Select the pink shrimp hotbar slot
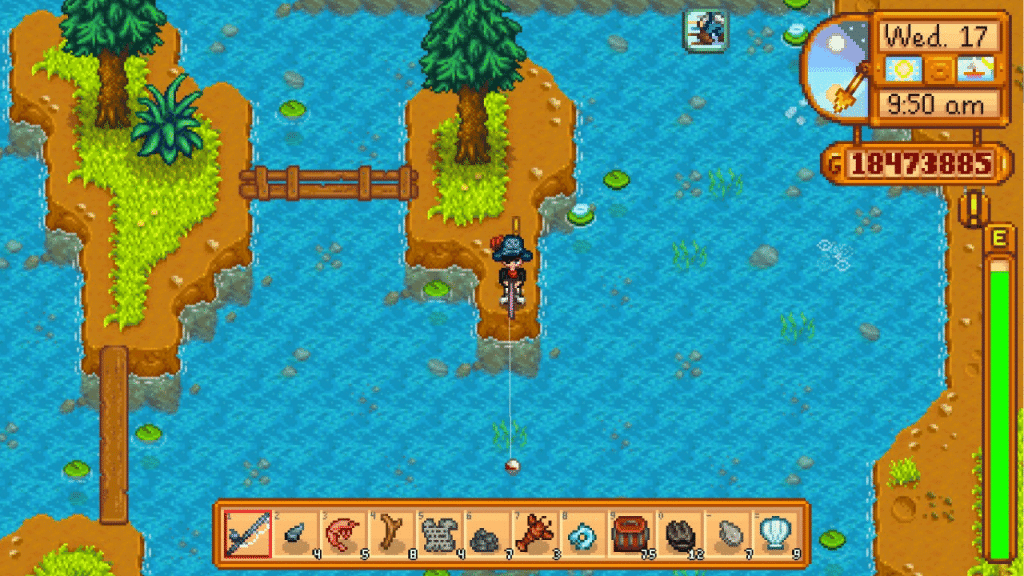 click(342, 535)
